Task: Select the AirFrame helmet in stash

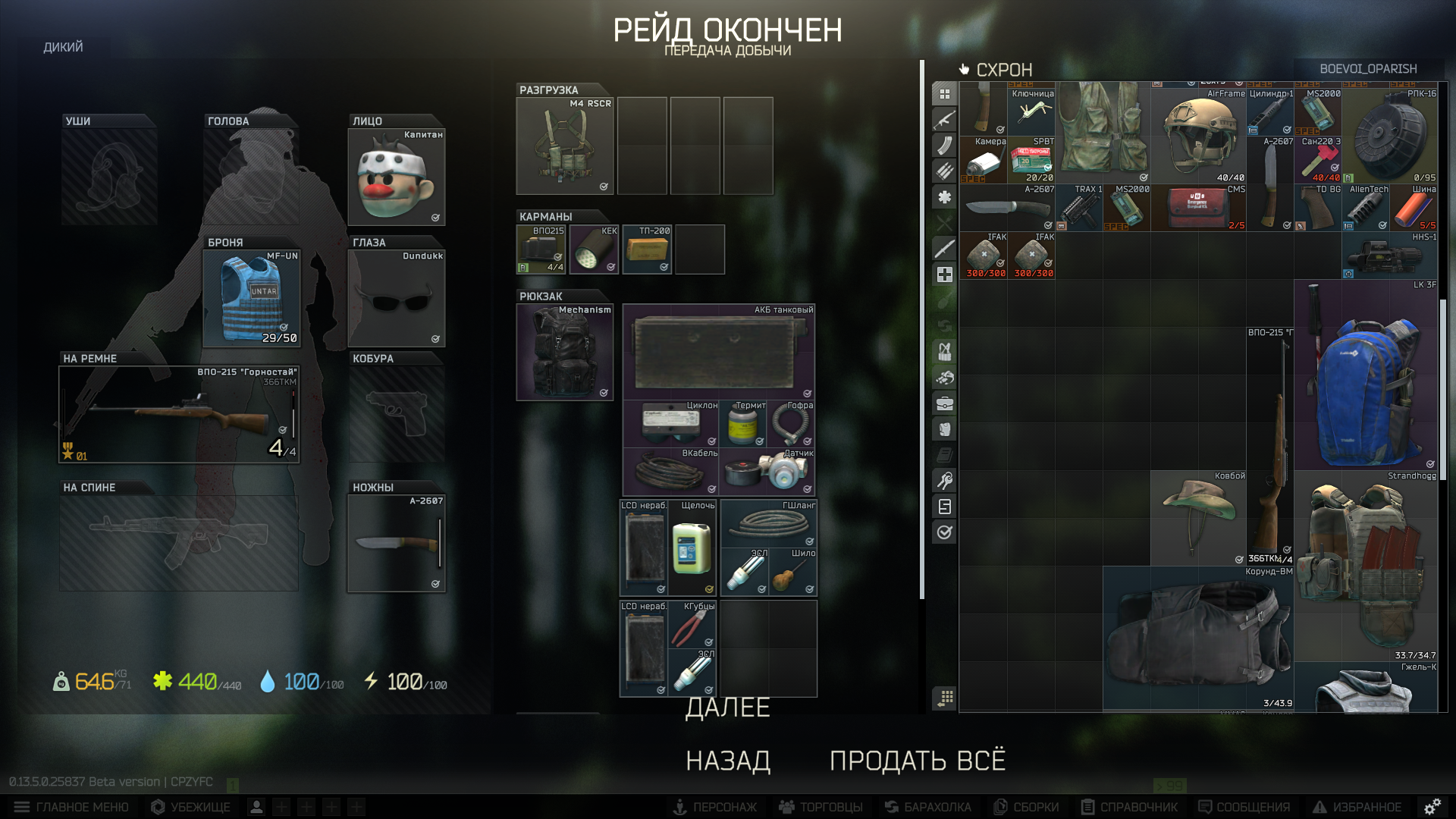Action: click(1198, 135)
